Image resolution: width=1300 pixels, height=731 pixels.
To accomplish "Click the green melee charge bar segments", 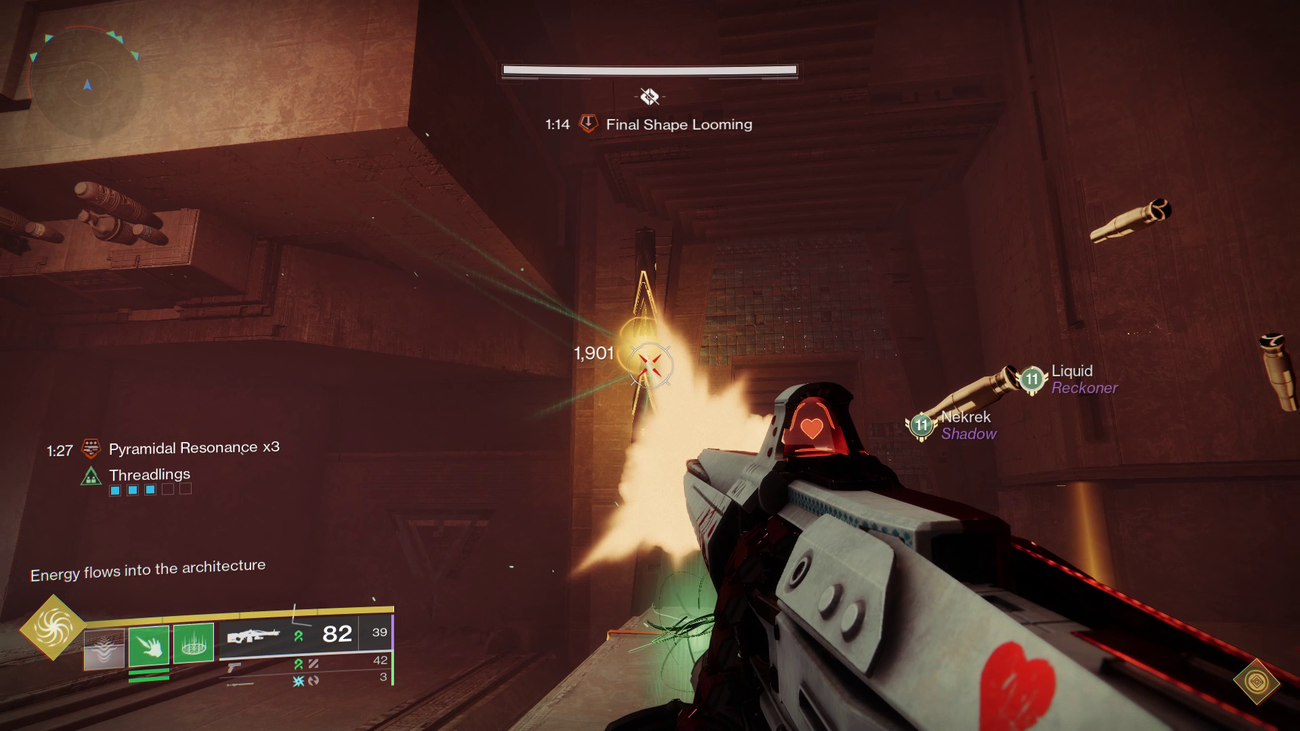I will [x=149, y=675].
